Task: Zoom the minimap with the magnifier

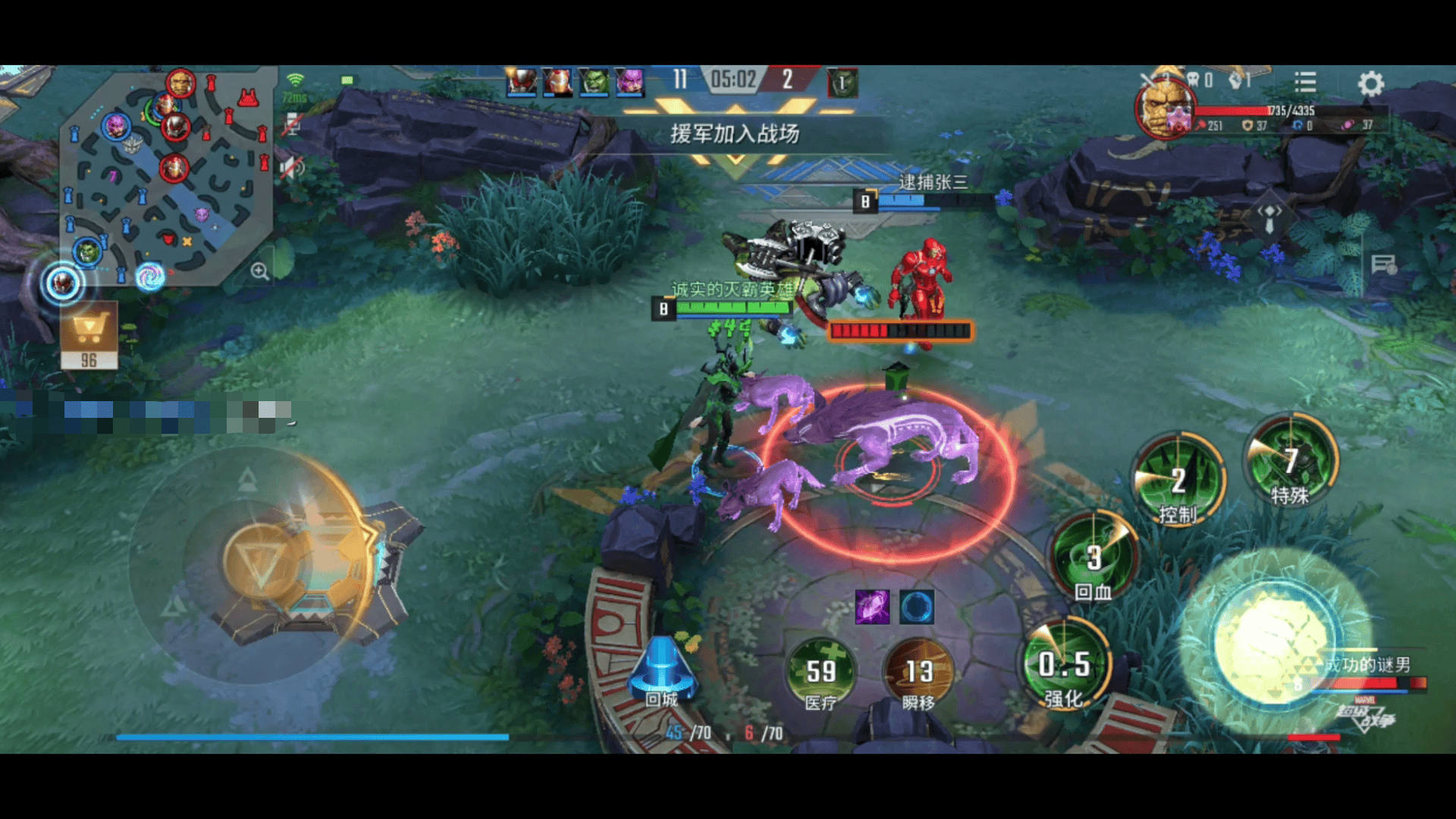Action: coord(259,271)
